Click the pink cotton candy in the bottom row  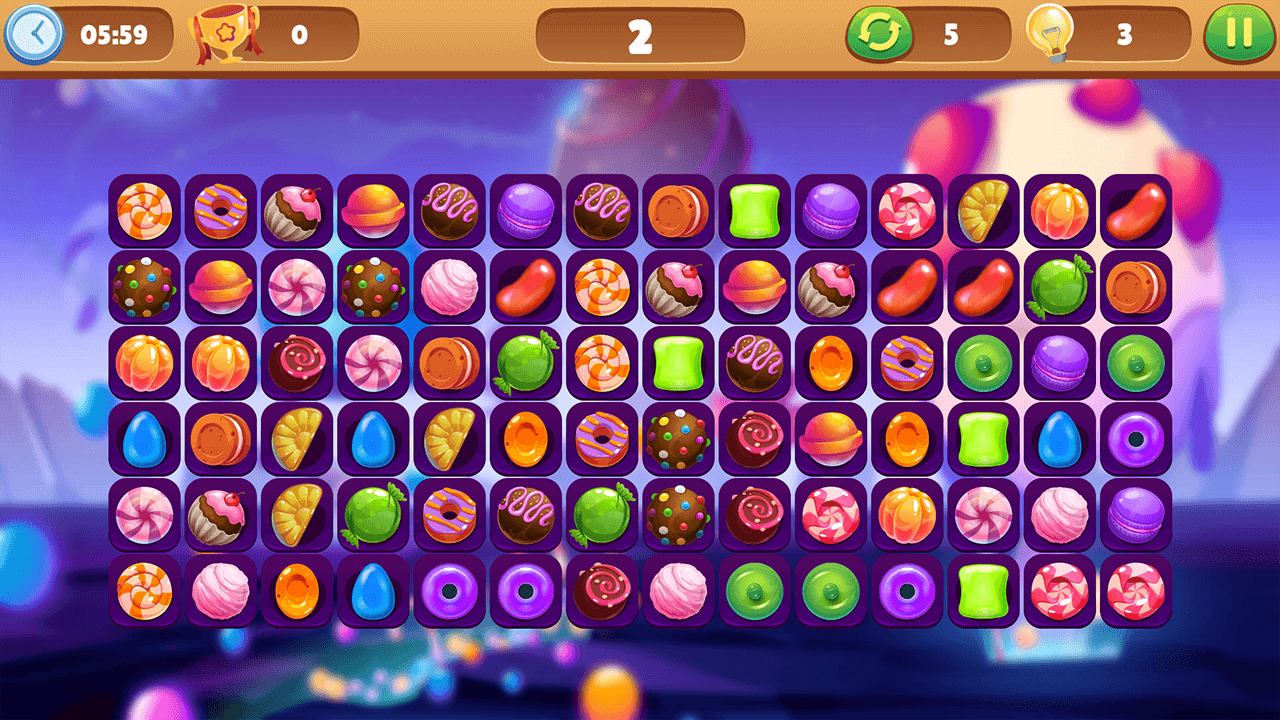tap(220, 594)
